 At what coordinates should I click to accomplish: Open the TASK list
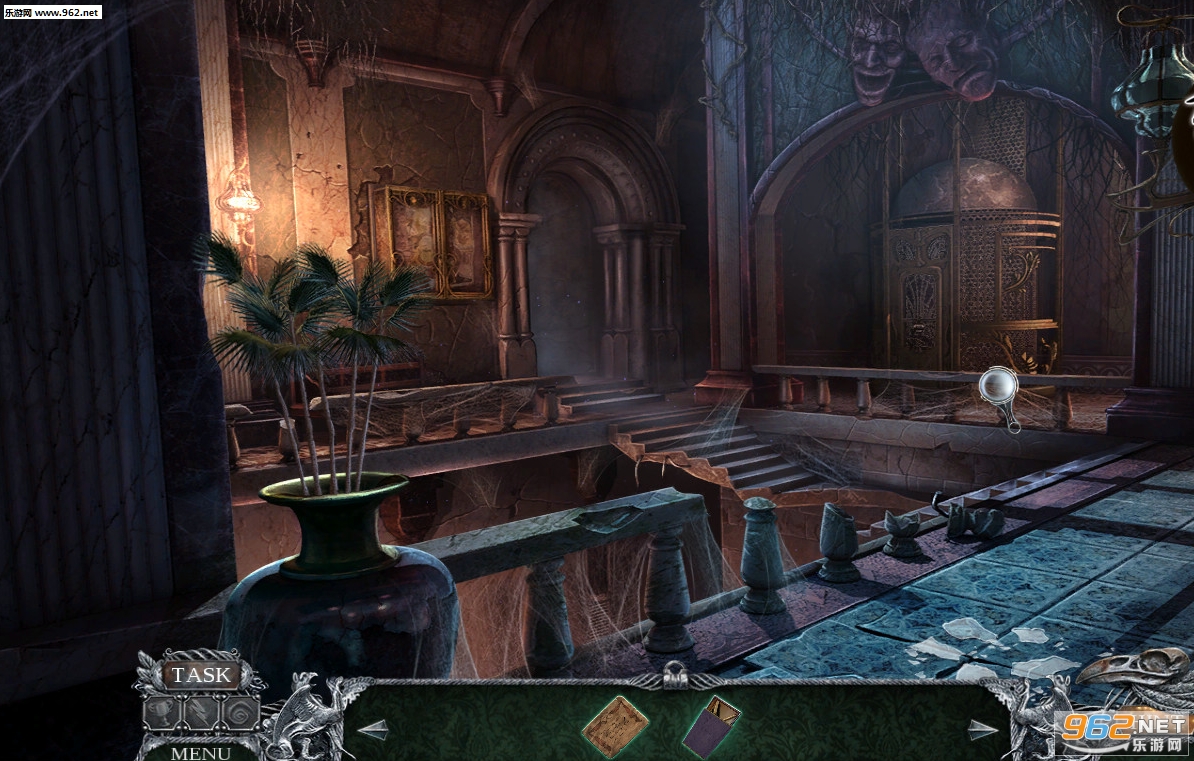coord(201,675)
